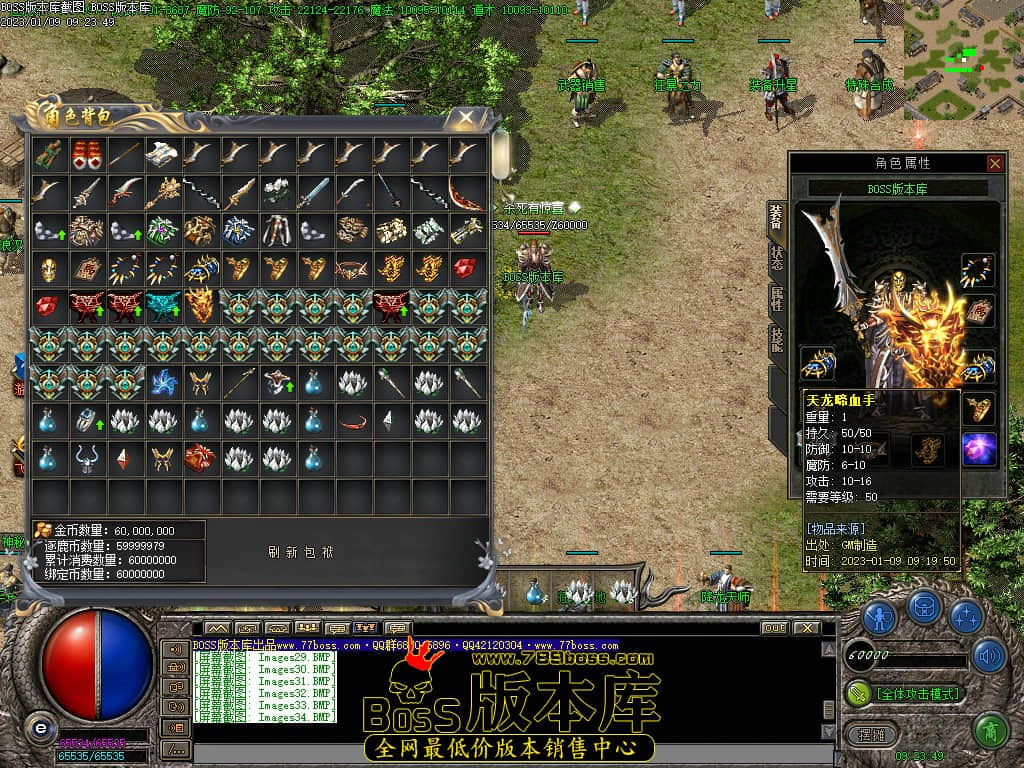Image resolution: width=1024 pixels, height=768 pixels.
Task: Select the red shoes in the backpack
Action: click(x=87, y=154)
